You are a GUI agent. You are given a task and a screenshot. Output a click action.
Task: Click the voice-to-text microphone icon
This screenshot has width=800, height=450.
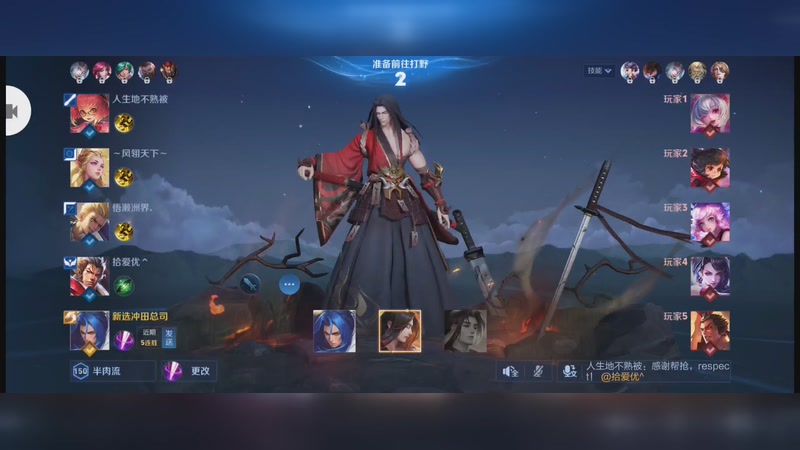point(568,371)
